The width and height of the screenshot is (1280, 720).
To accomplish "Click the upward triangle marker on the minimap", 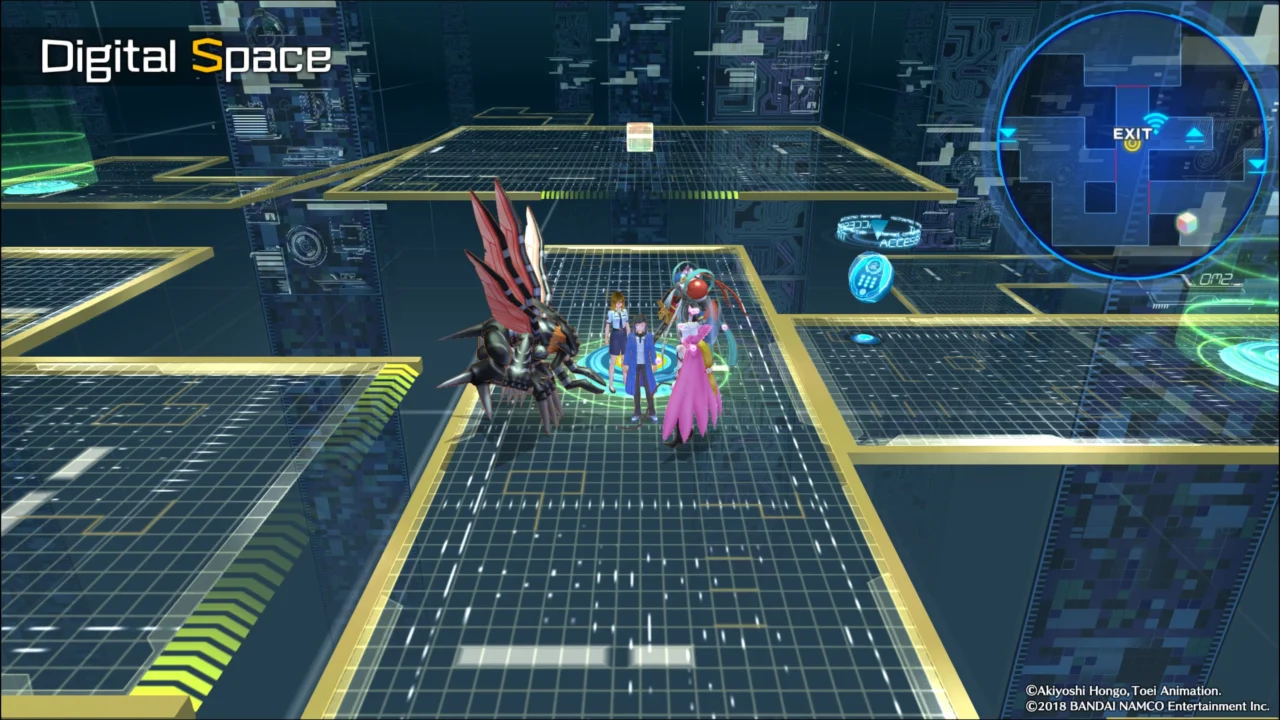I will tap(1194, 135).
